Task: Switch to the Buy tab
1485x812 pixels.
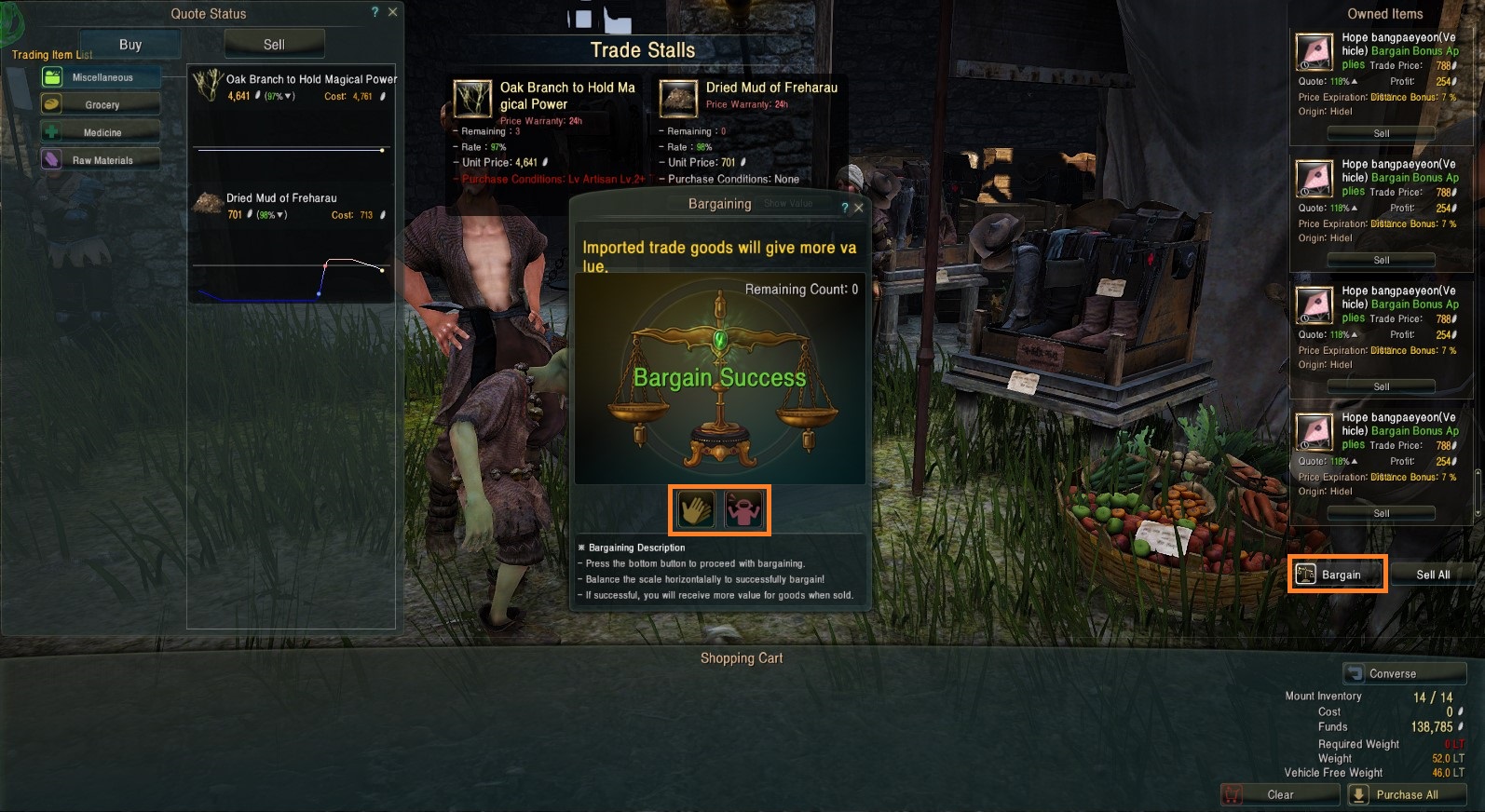Action: [x=130, y=45]
